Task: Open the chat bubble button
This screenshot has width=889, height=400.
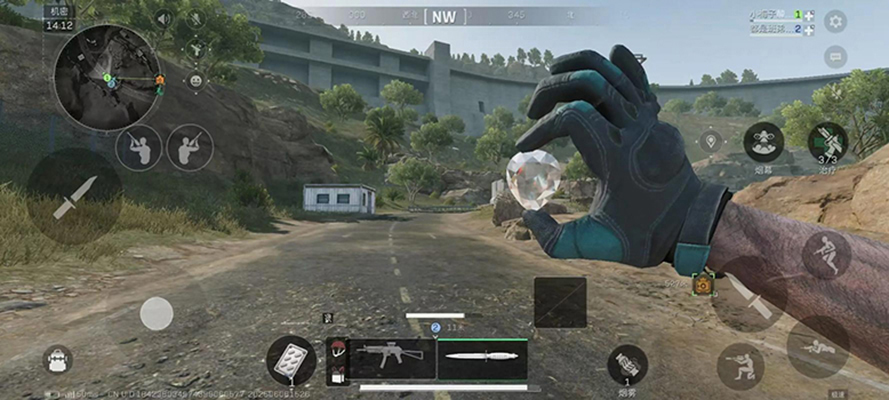Action: point(835,57)
